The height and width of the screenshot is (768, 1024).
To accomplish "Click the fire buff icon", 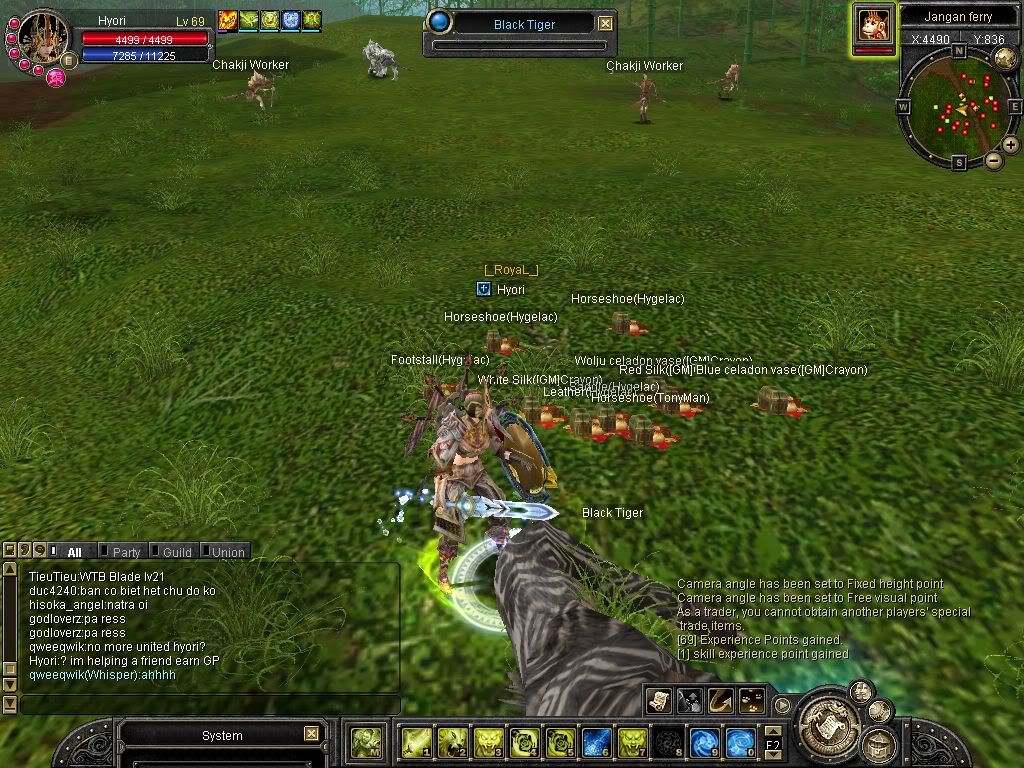I will [x=228, y=20].
